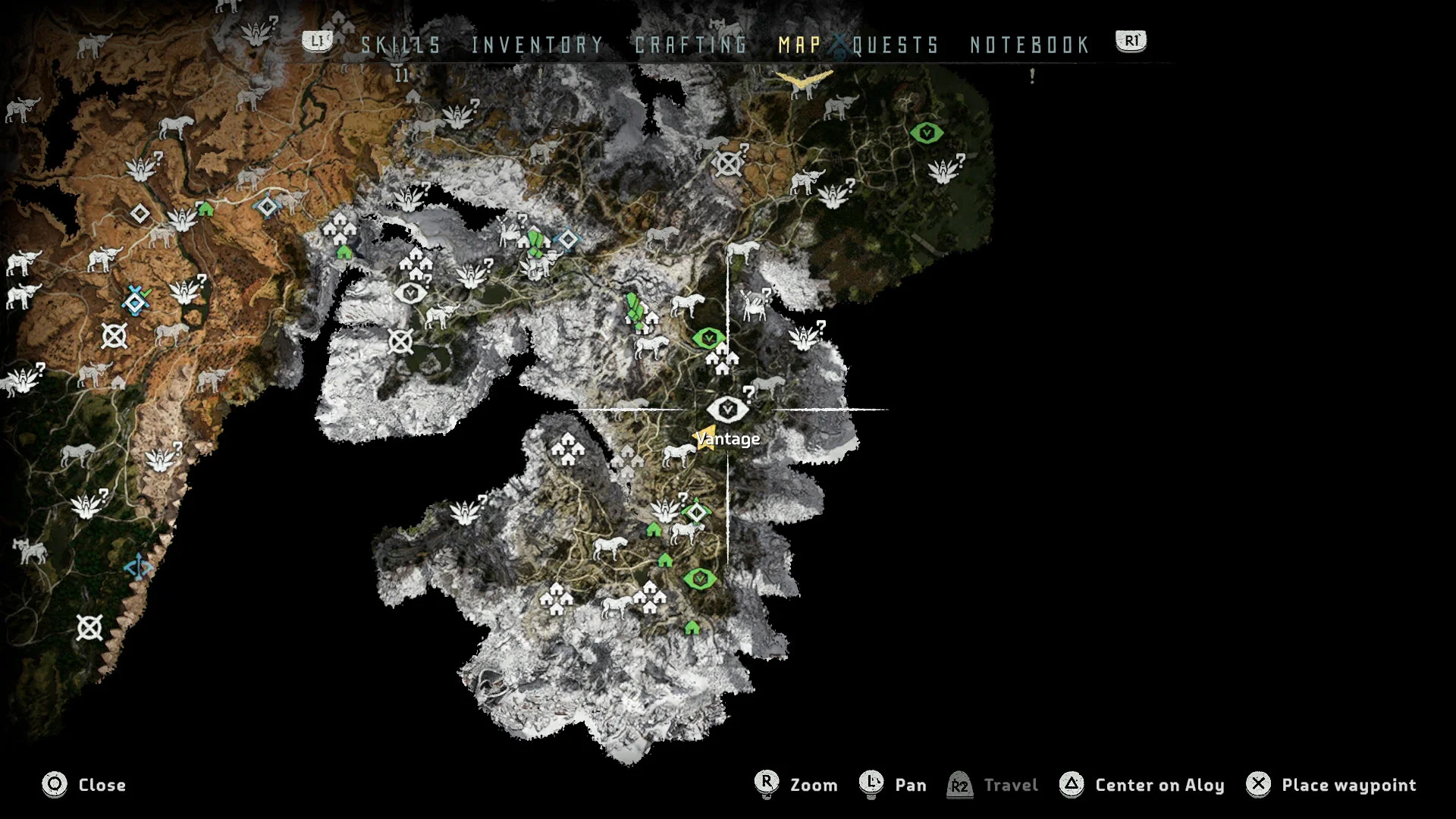
Task: Click the blue bow icon in lower-left region
Action: tap(138, 564)
